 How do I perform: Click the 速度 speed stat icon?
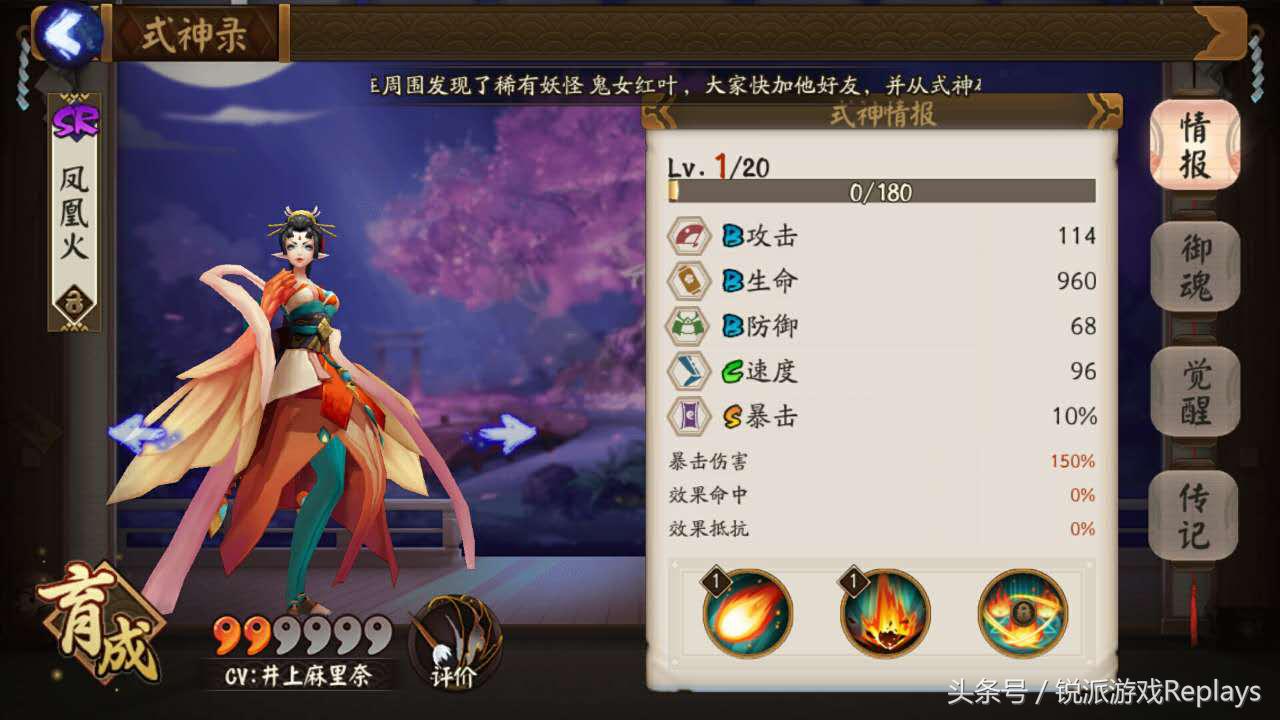[x=689, y=371]
